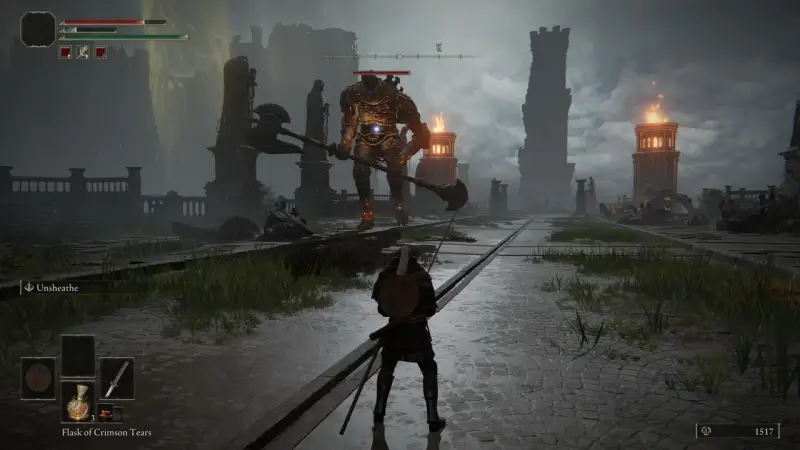Click the sword status effect icon

82,52
